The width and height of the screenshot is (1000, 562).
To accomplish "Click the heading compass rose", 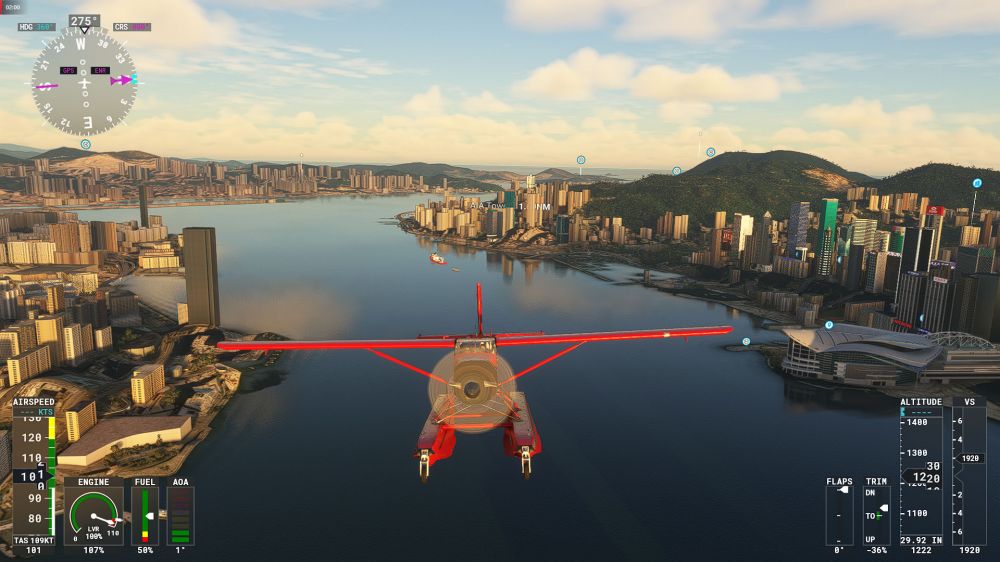I will 84,81.
